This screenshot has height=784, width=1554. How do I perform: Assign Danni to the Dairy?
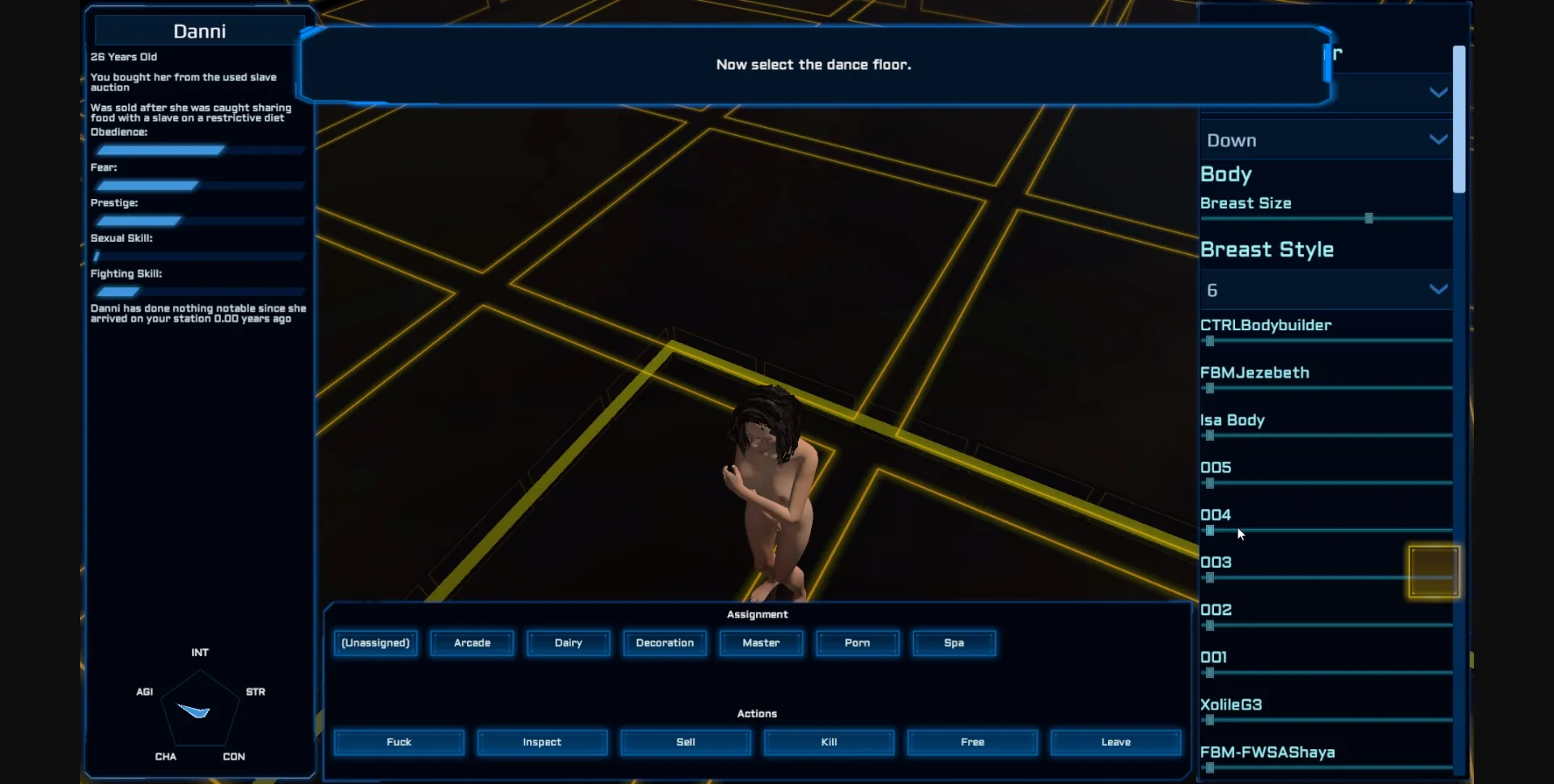[x=567, y=643]
